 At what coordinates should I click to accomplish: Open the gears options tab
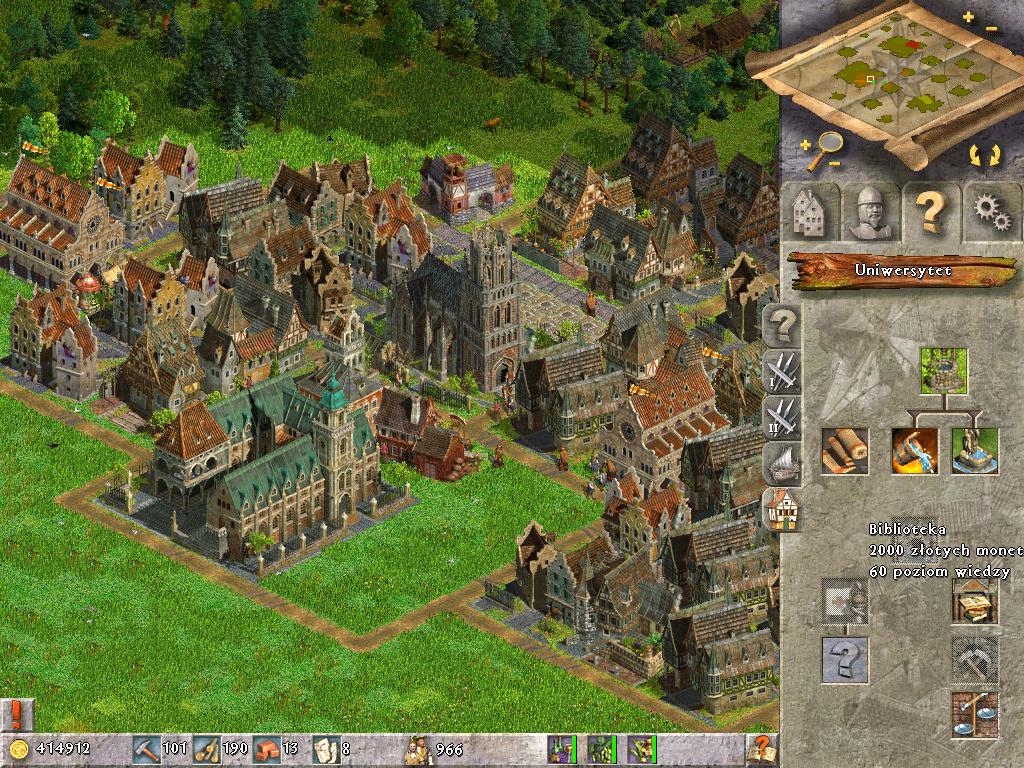tap(991, 212)
